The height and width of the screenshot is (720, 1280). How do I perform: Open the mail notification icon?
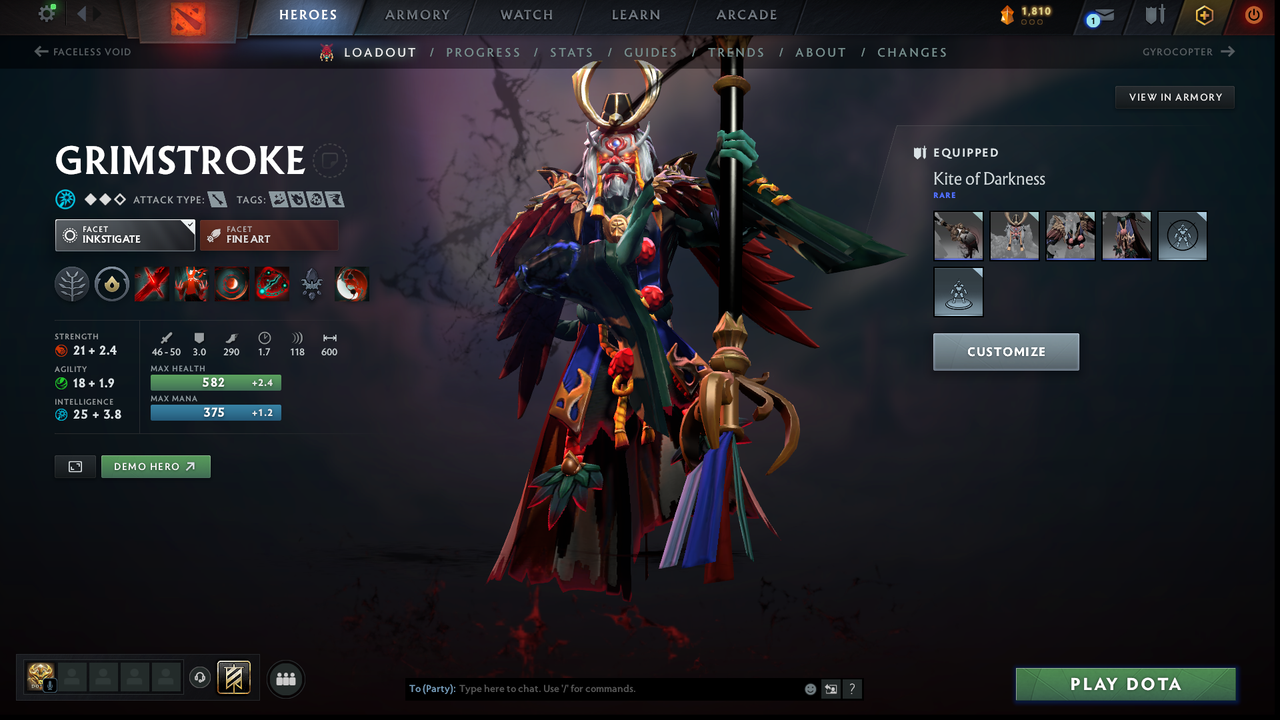coord(1106,15)
